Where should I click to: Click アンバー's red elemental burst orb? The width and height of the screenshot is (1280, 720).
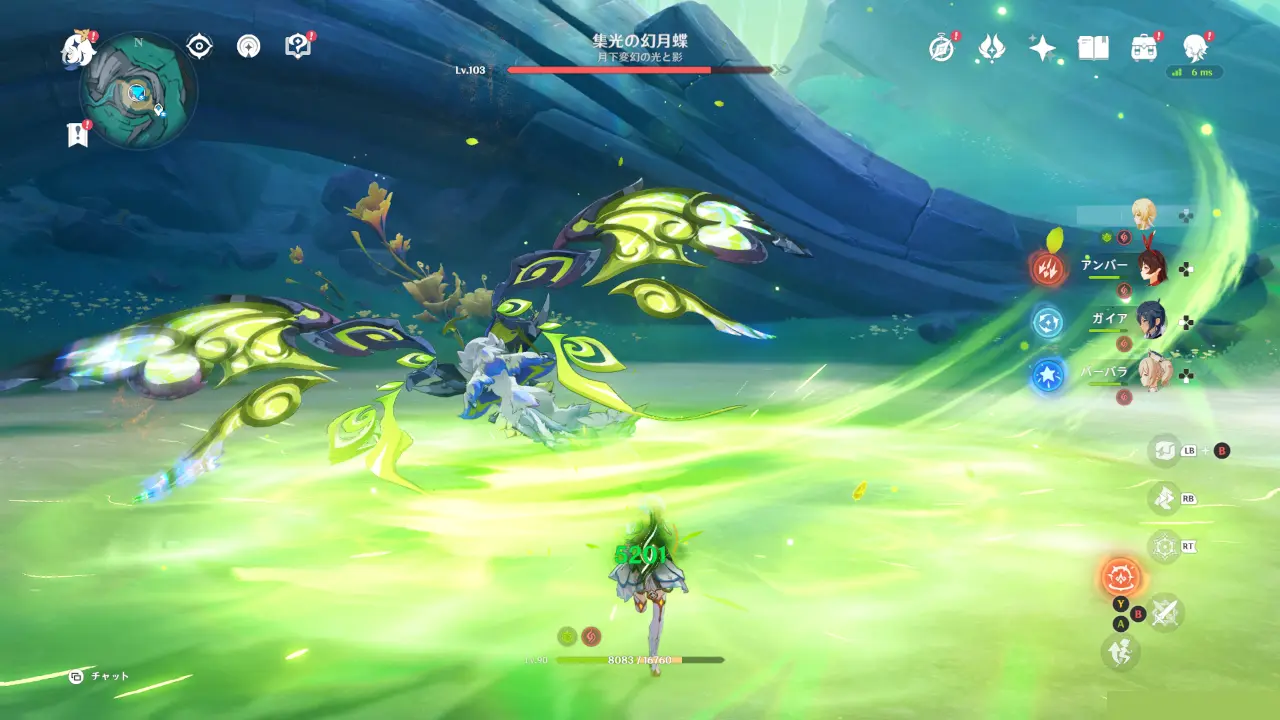(1049, 268)
